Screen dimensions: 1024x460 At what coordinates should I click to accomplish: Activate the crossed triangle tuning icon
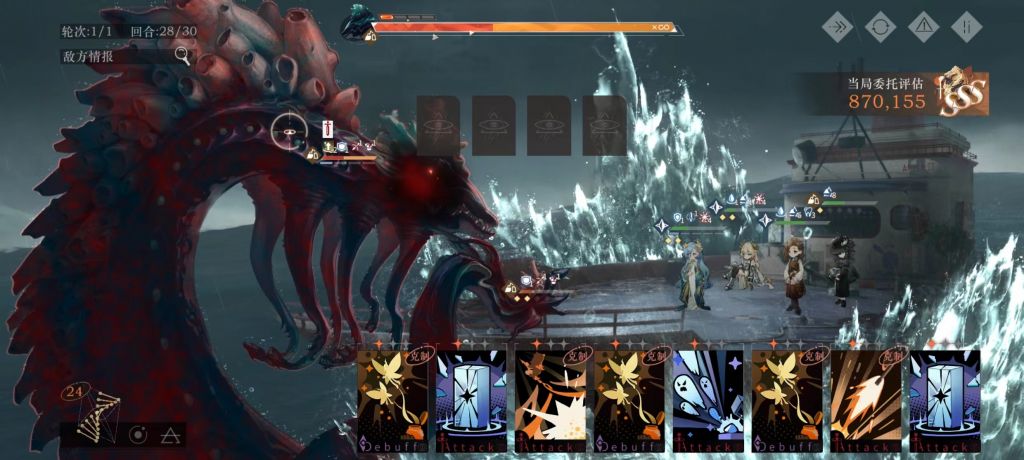coord(170,435)
